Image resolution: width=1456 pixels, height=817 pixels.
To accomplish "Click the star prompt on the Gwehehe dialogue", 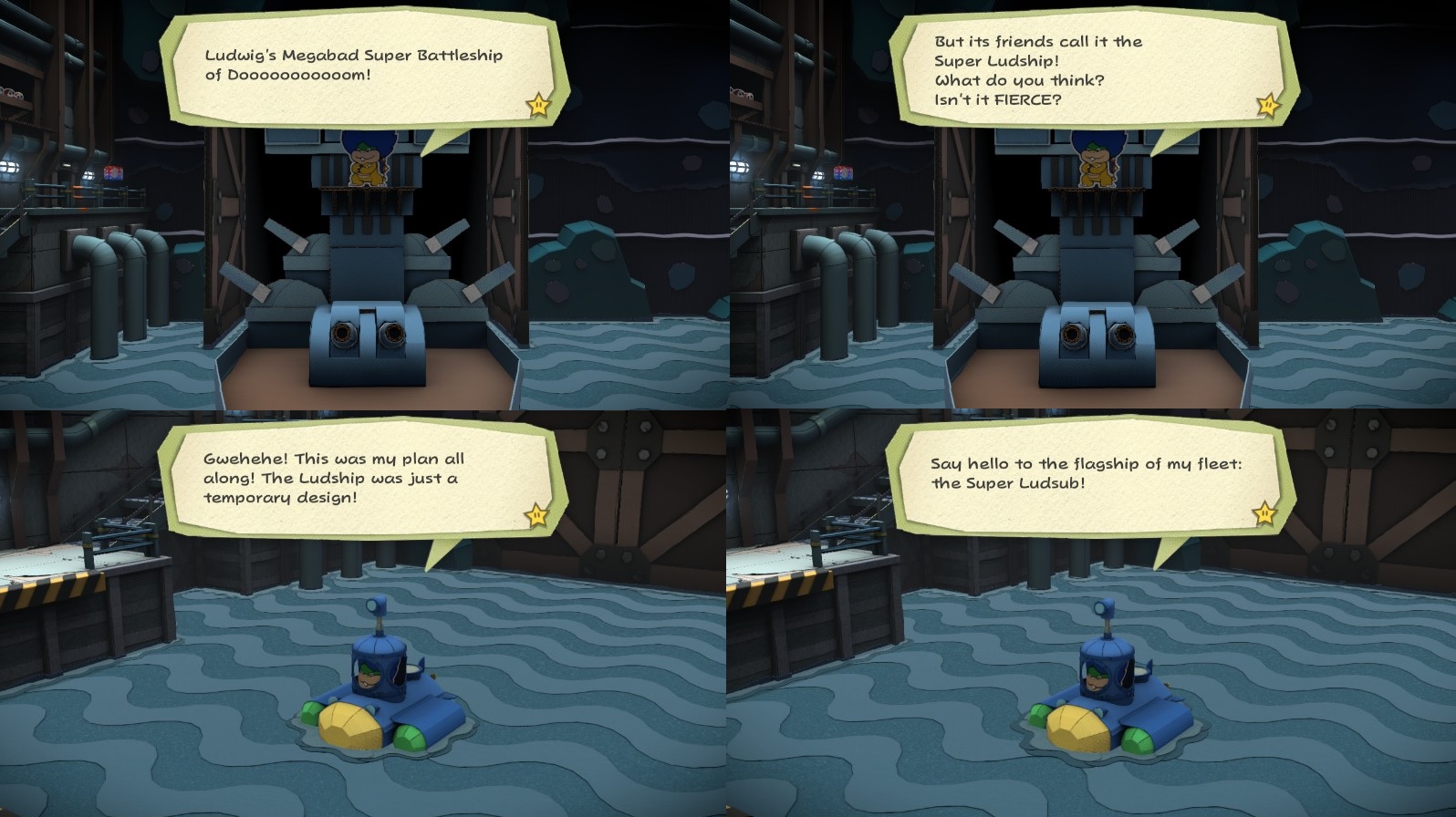I will click(536, 515).
